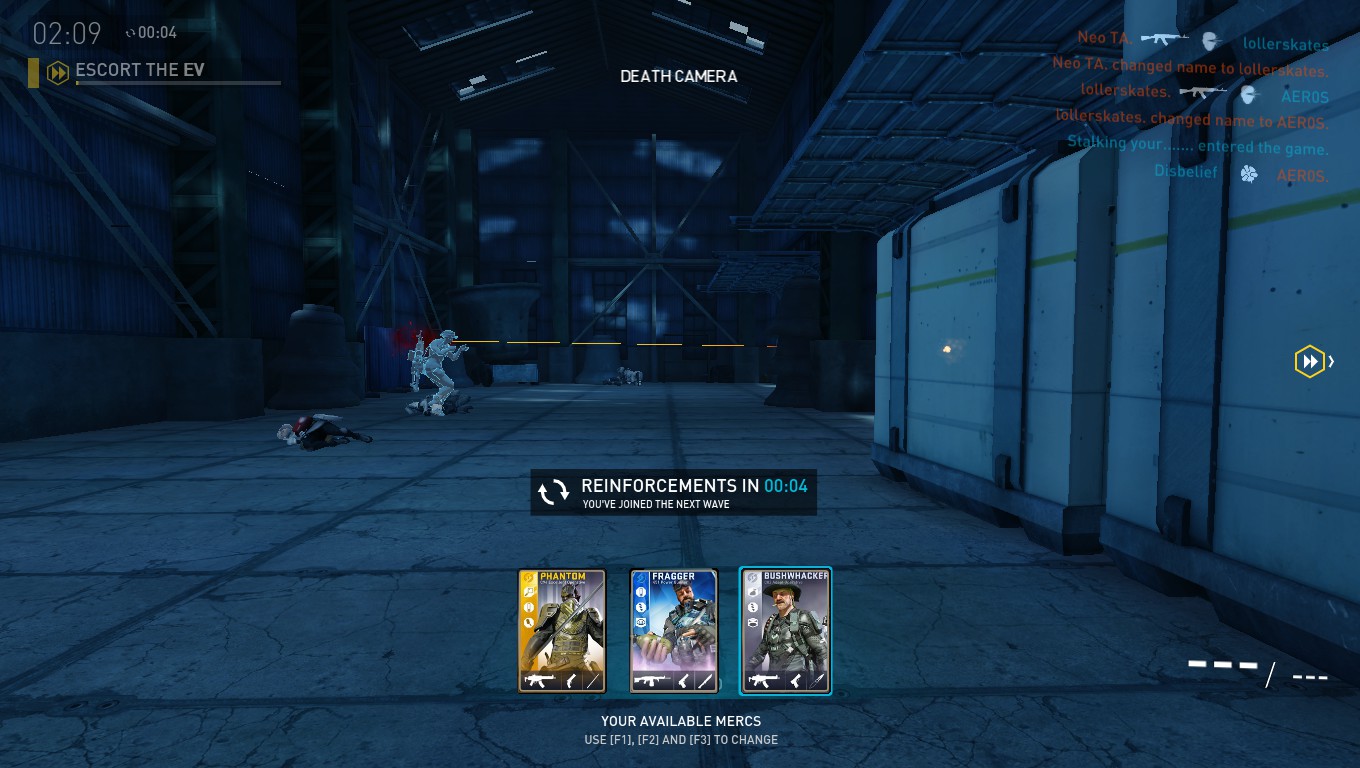Pick the Bushwhacker merc card
This screenshot has height=768, width=1360.
coord(785,630)
